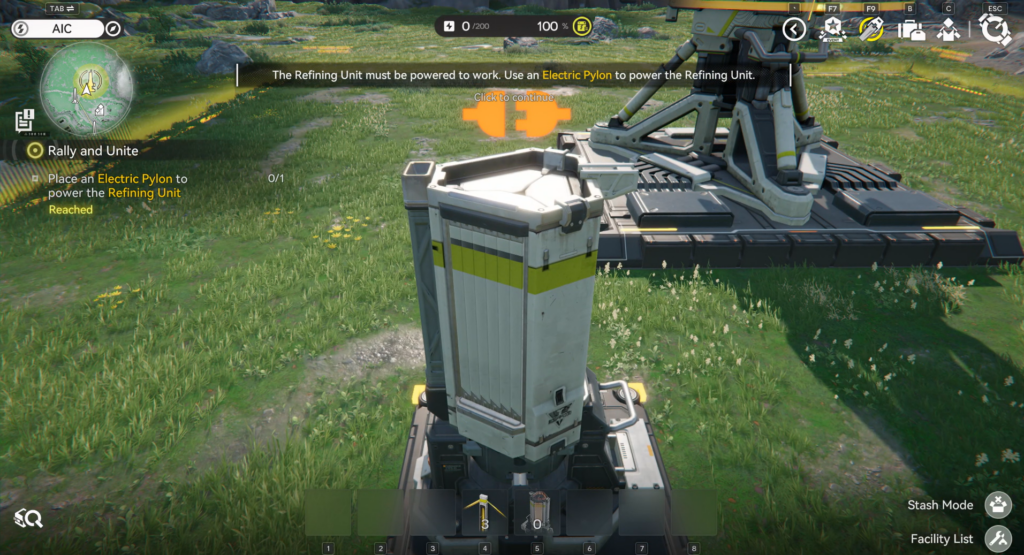Open the document notice icon beside the minimap
The image size is (1024, 555).
point(25,120)
